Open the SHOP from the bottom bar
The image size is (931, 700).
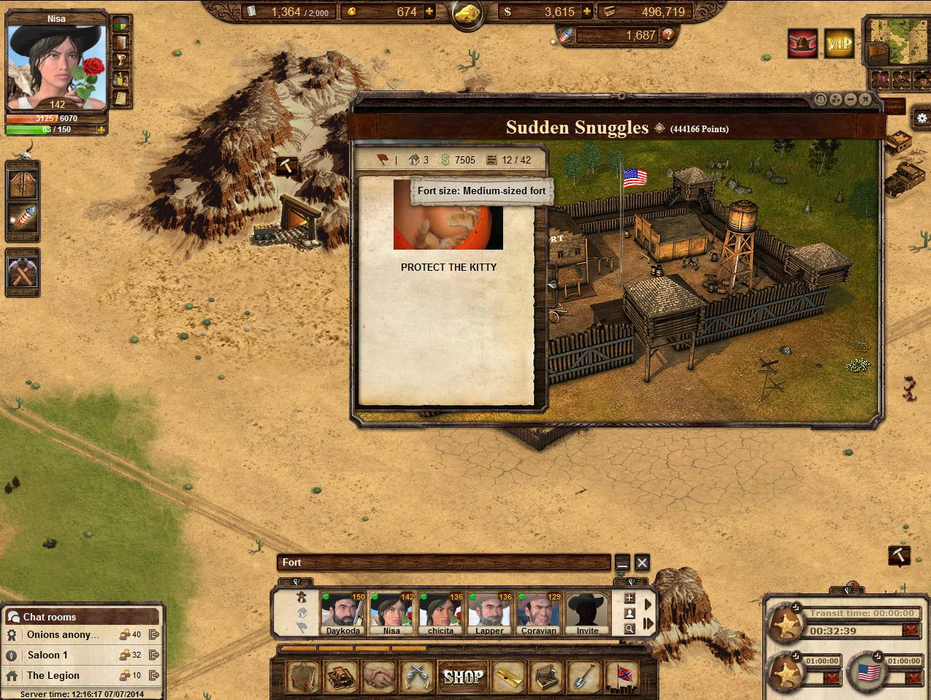click(x=463, y=677)
